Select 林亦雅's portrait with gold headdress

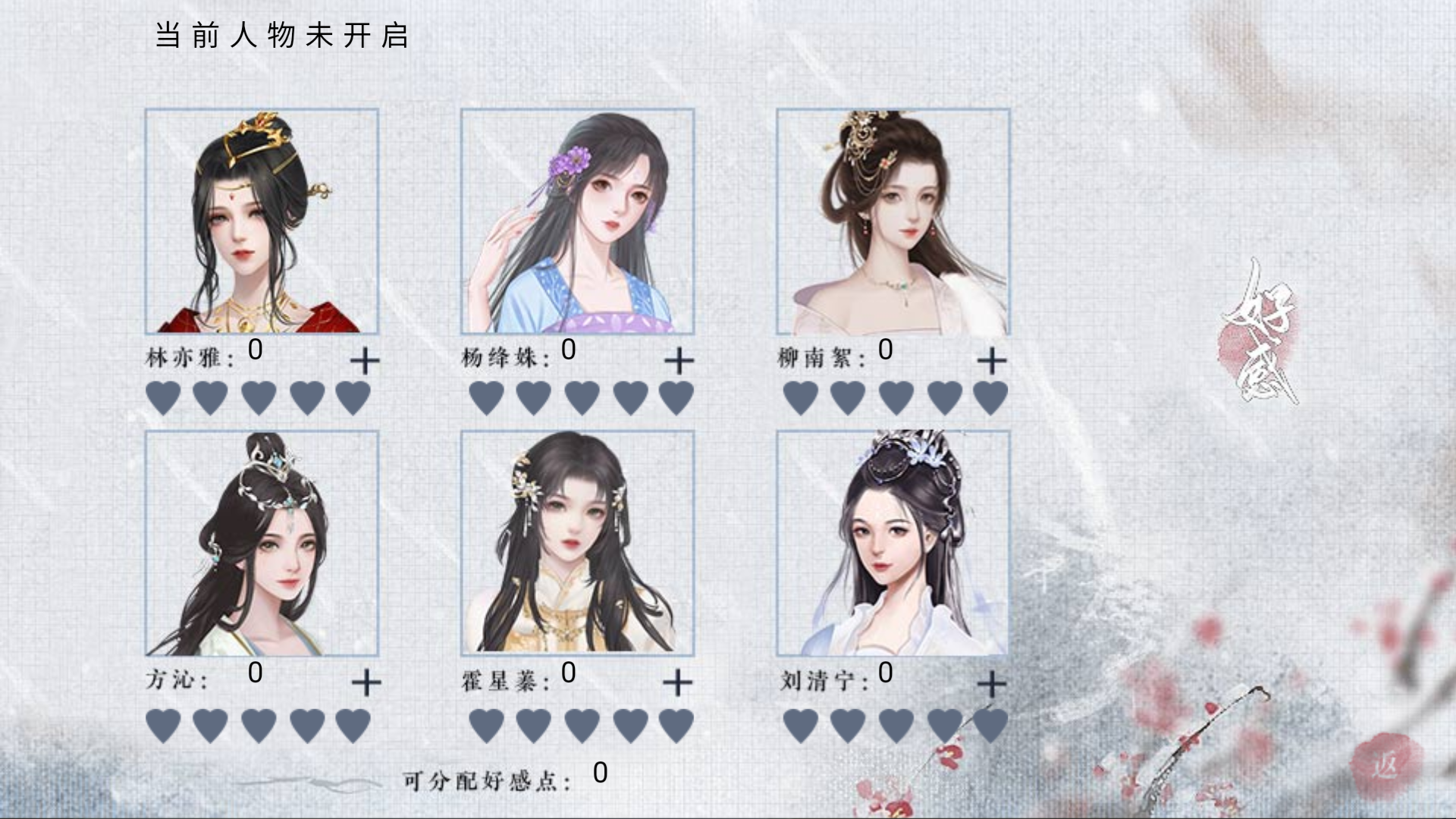point(262,221)
